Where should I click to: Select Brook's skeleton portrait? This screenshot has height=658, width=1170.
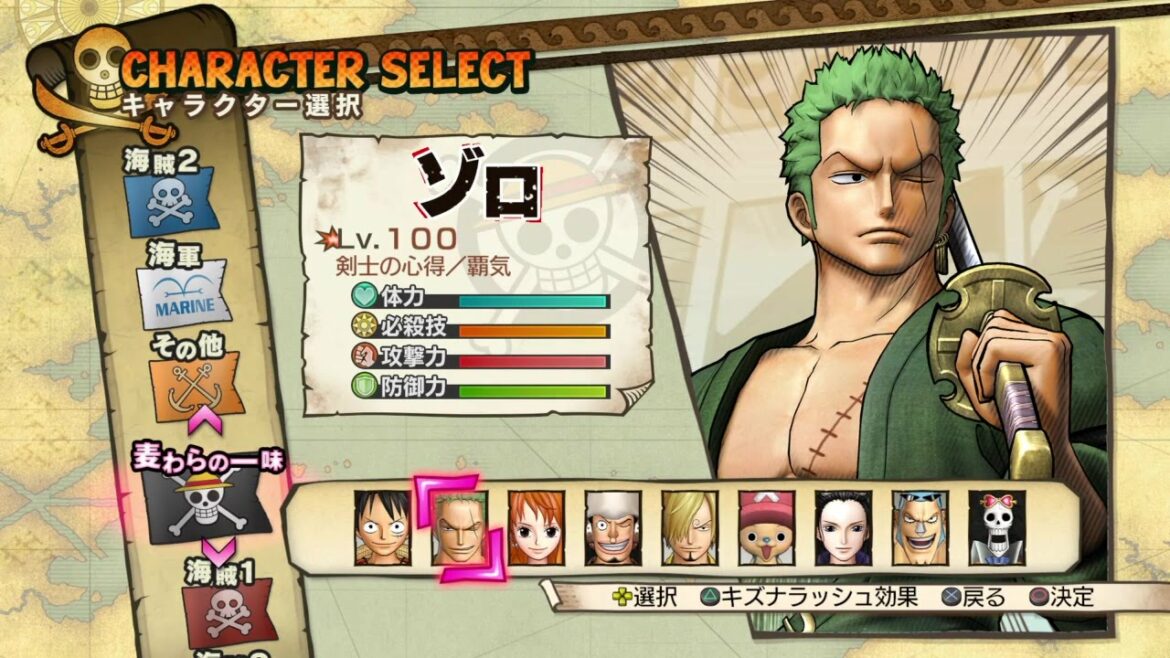click(x=997, y=528)
